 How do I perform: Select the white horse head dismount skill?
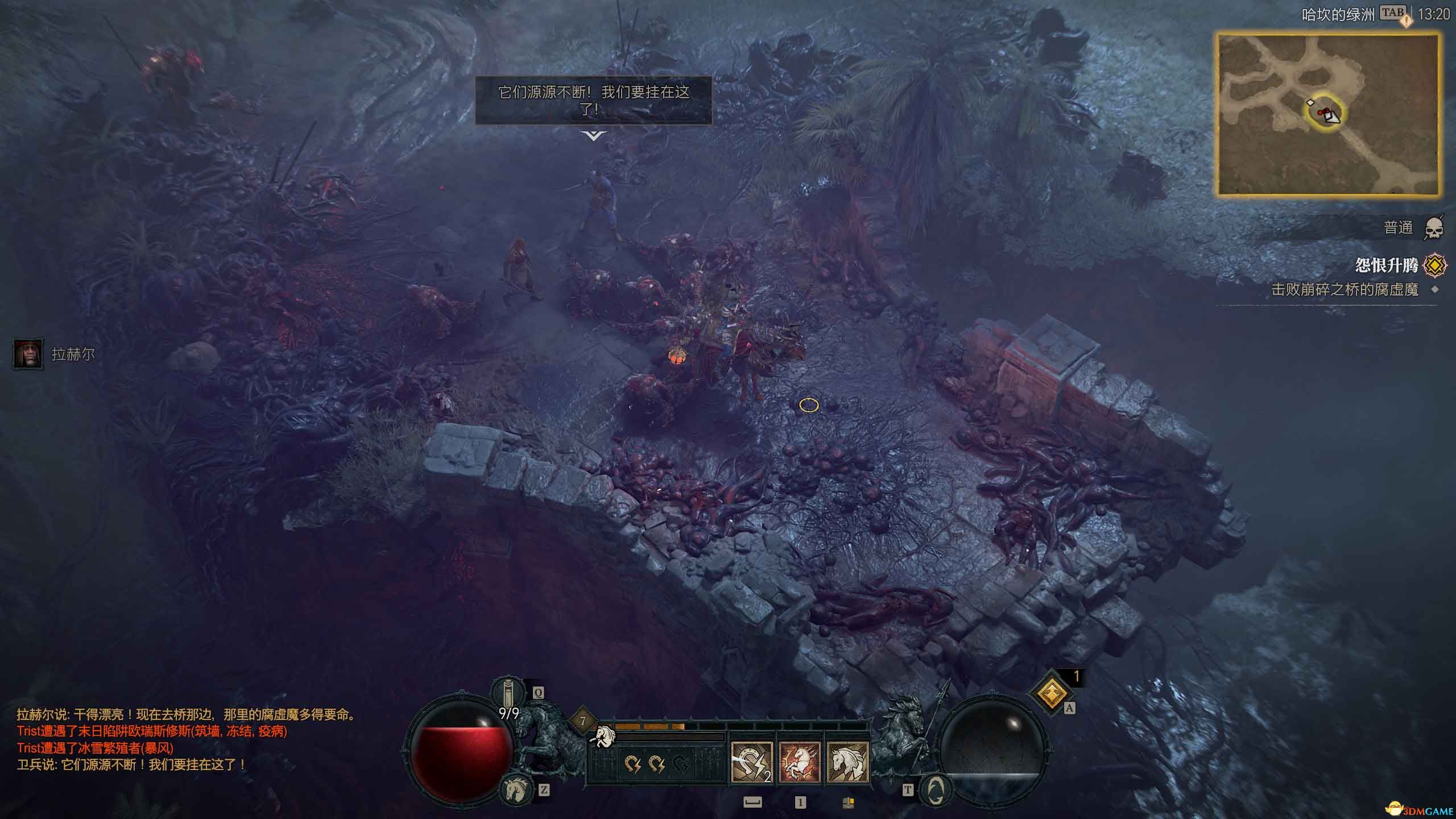click(x=847, y=762)
